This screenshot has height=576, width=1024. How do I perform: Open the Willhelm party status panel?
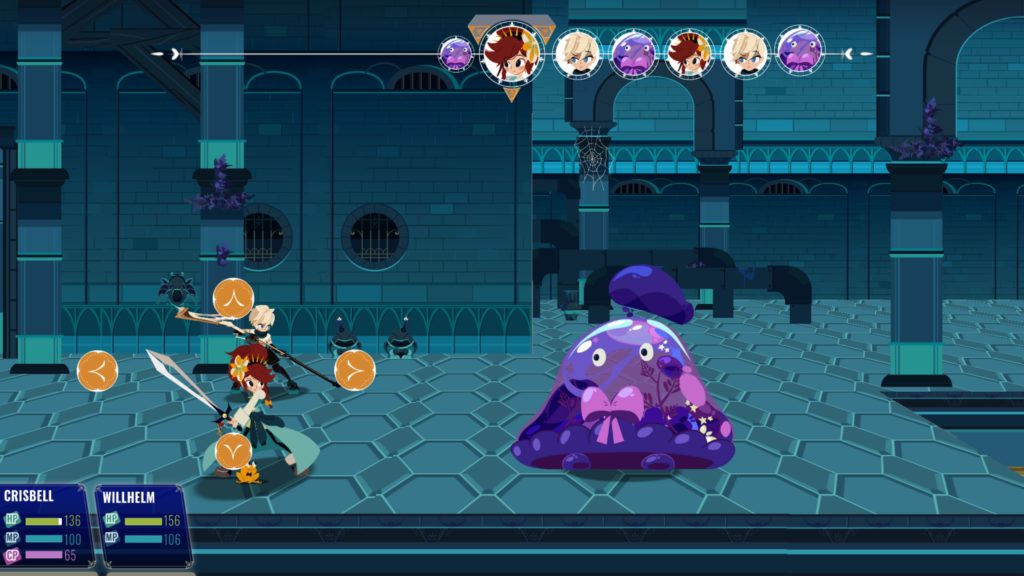pos(142,525)
